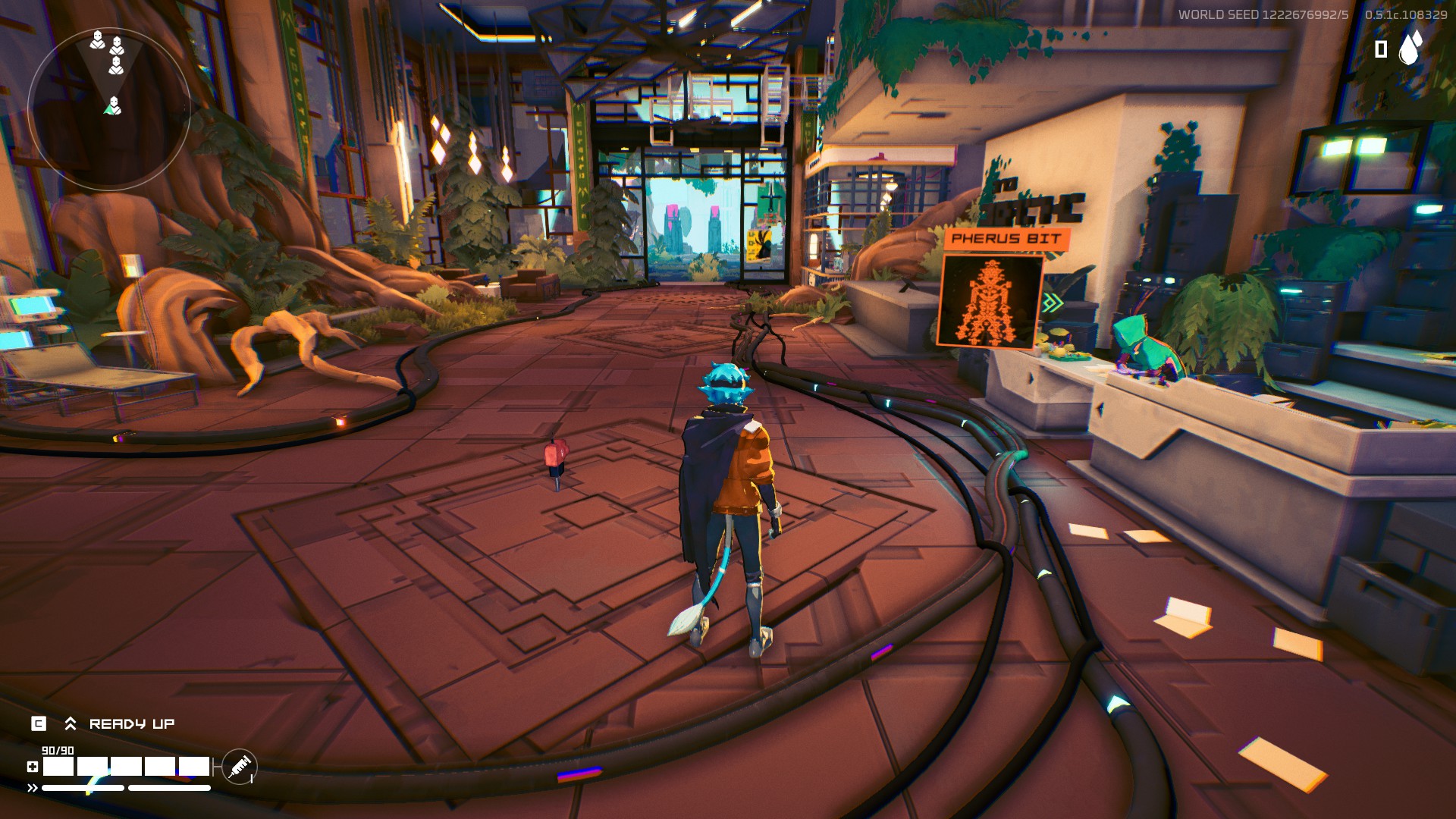Click the white droplet currency icon
This screenshot has height=819, width=1456.
click(1410, 47)
